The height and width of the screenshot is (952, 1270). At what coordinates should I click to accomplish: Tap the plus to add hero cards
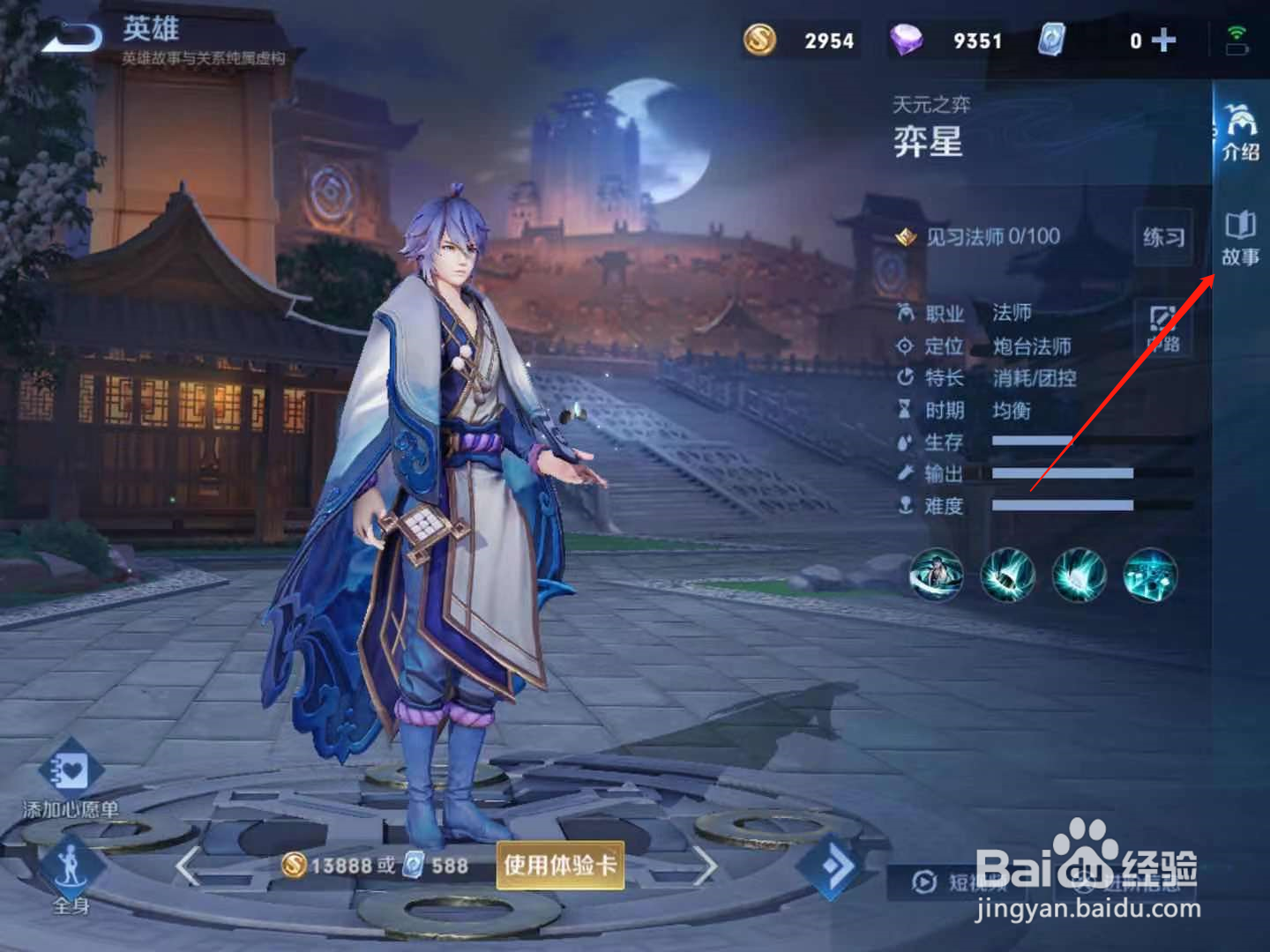pos(1166,40)
